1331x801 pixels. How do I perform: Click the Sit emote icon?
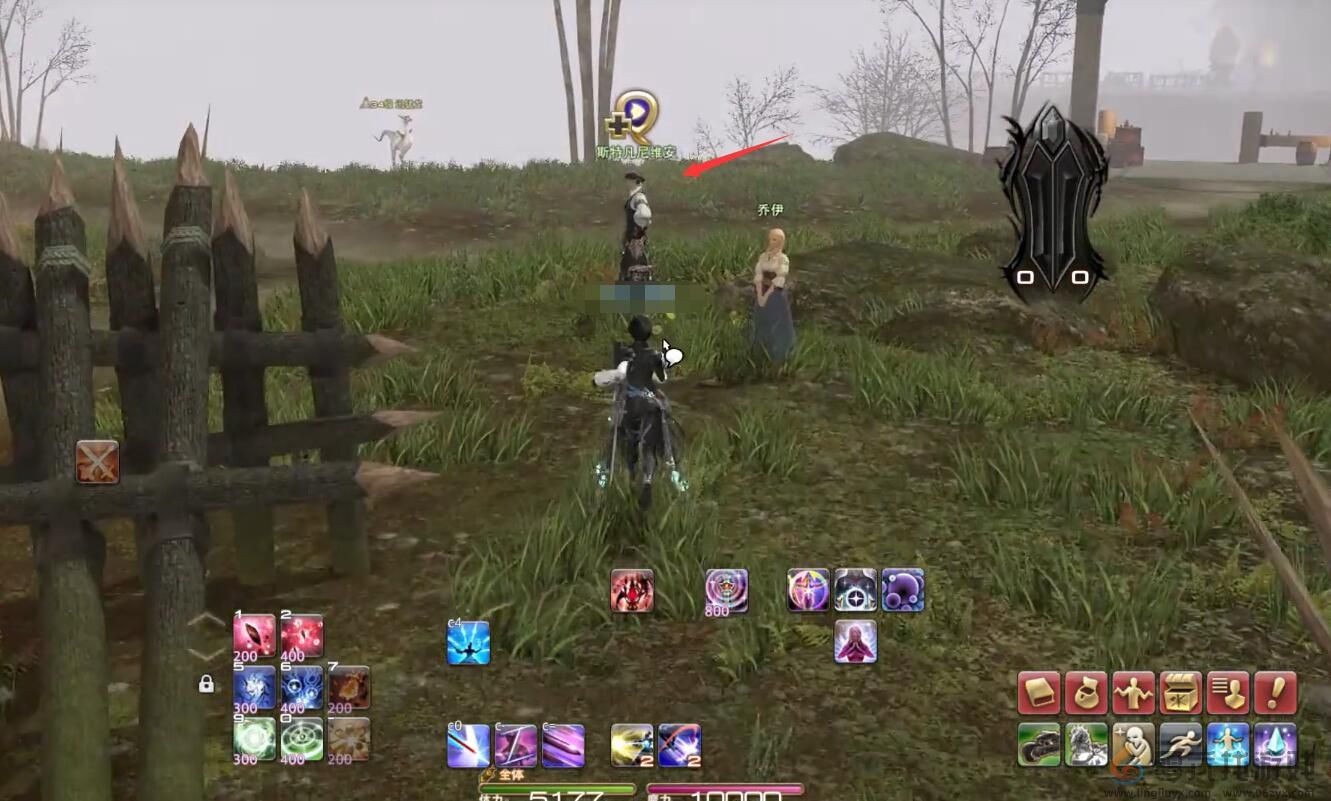1133,744
